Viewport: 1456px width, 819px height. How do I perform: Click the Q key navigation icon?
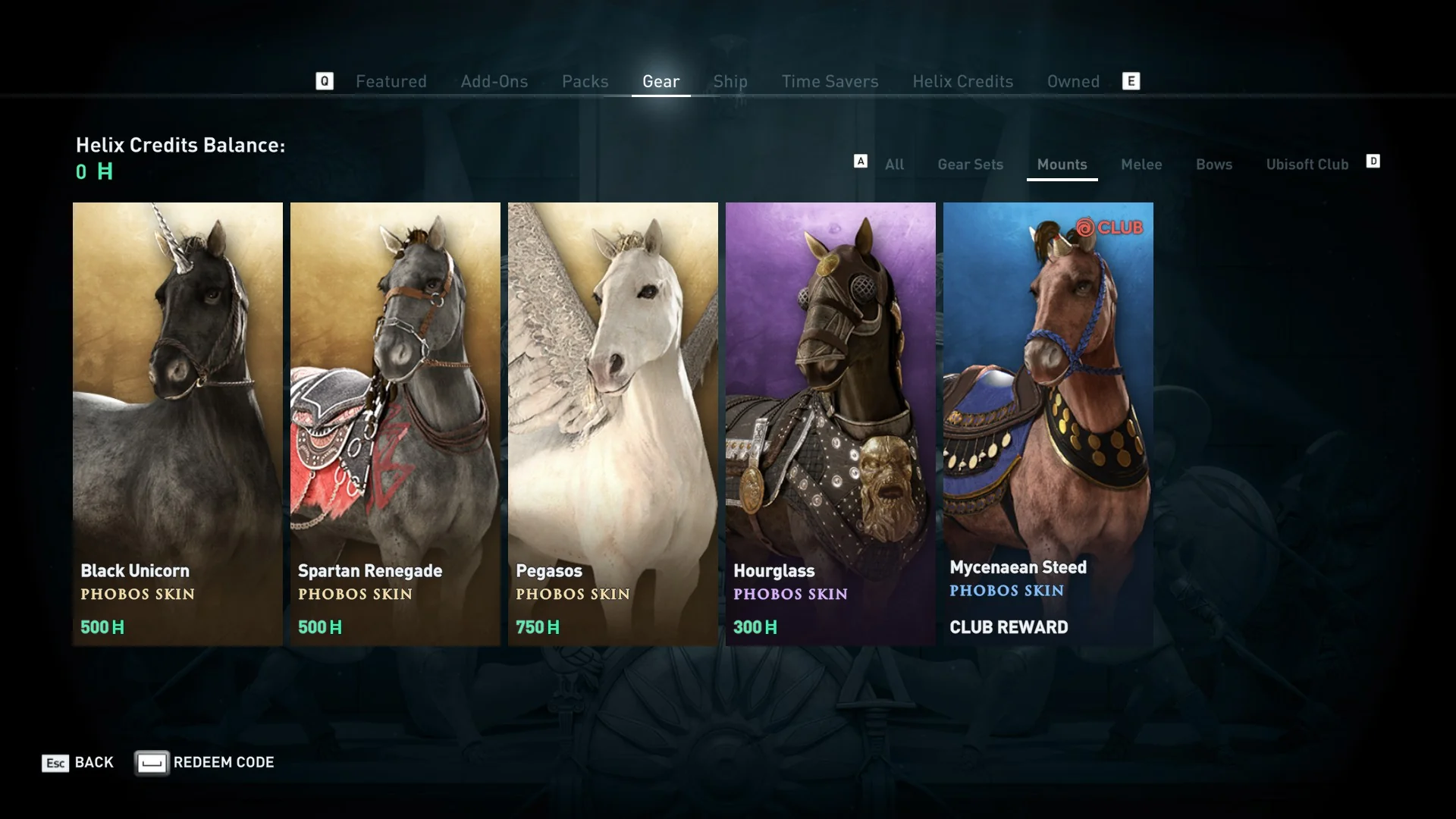(x=325, y=81)
